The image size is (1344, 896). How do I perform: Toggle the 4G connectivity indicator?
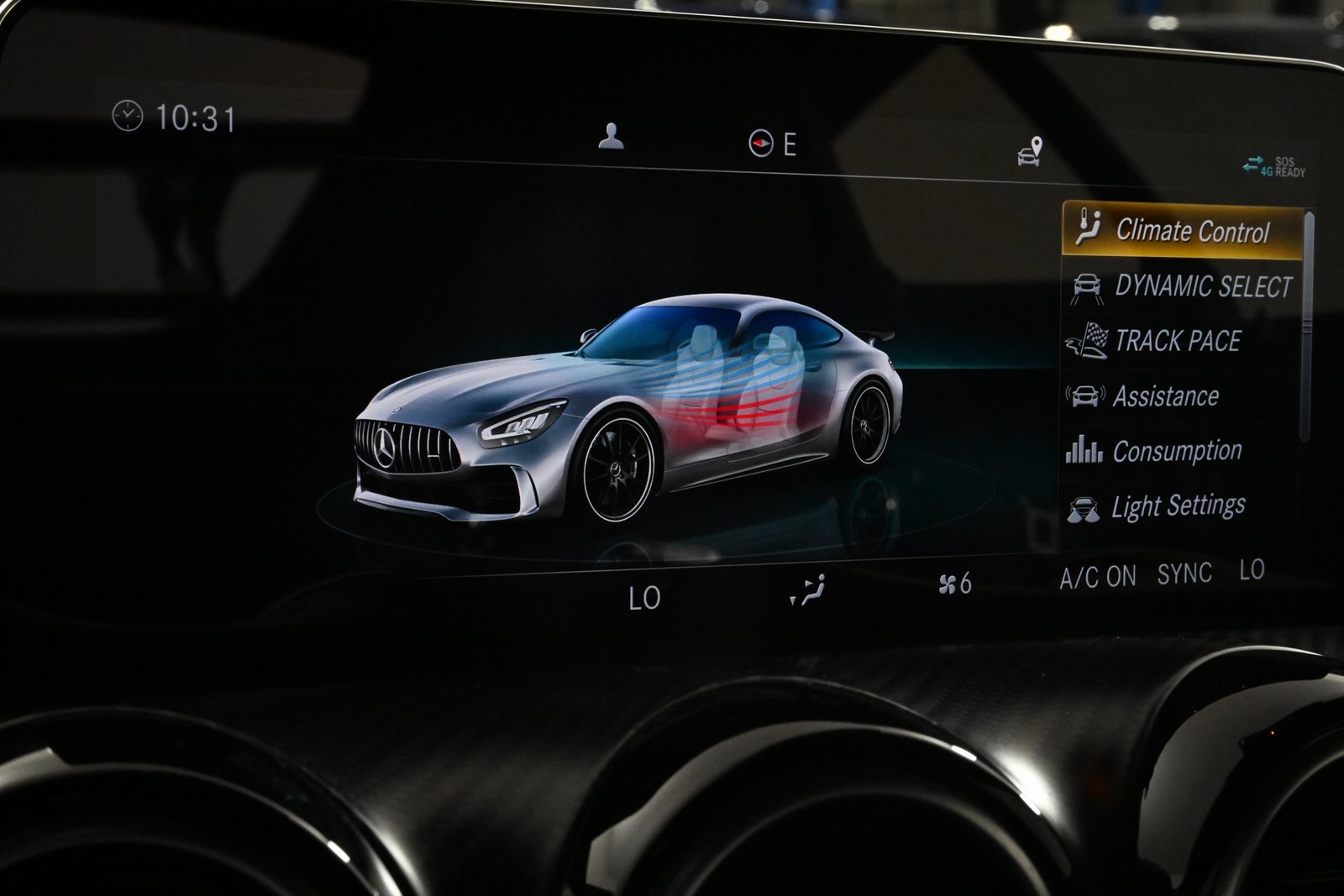(x=1257, y=165)
